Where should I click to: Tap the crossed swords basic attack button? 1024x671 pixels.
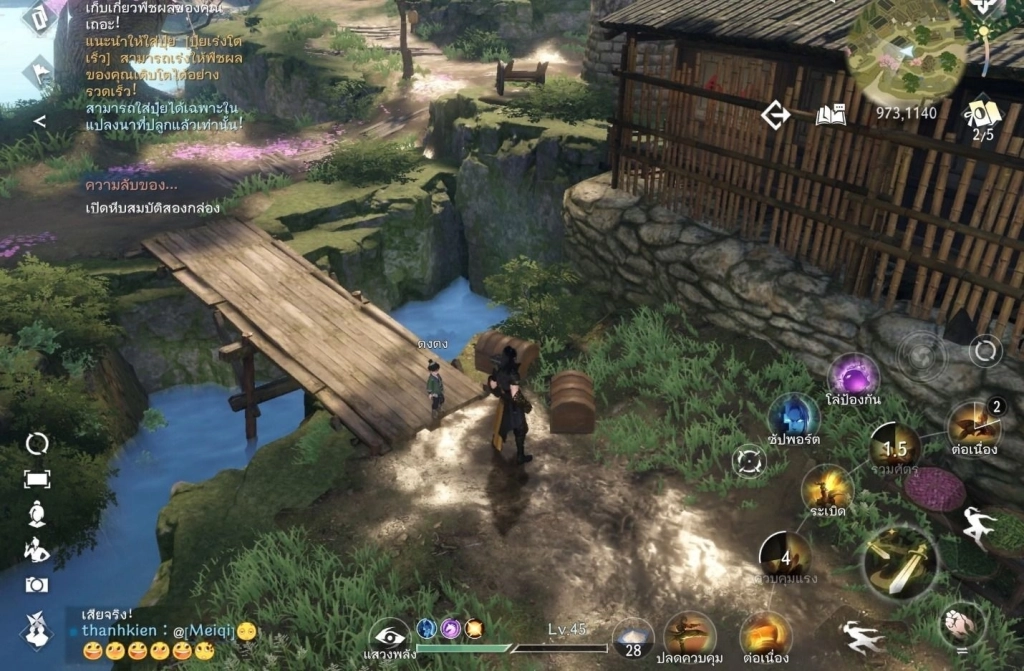[898, 564]
